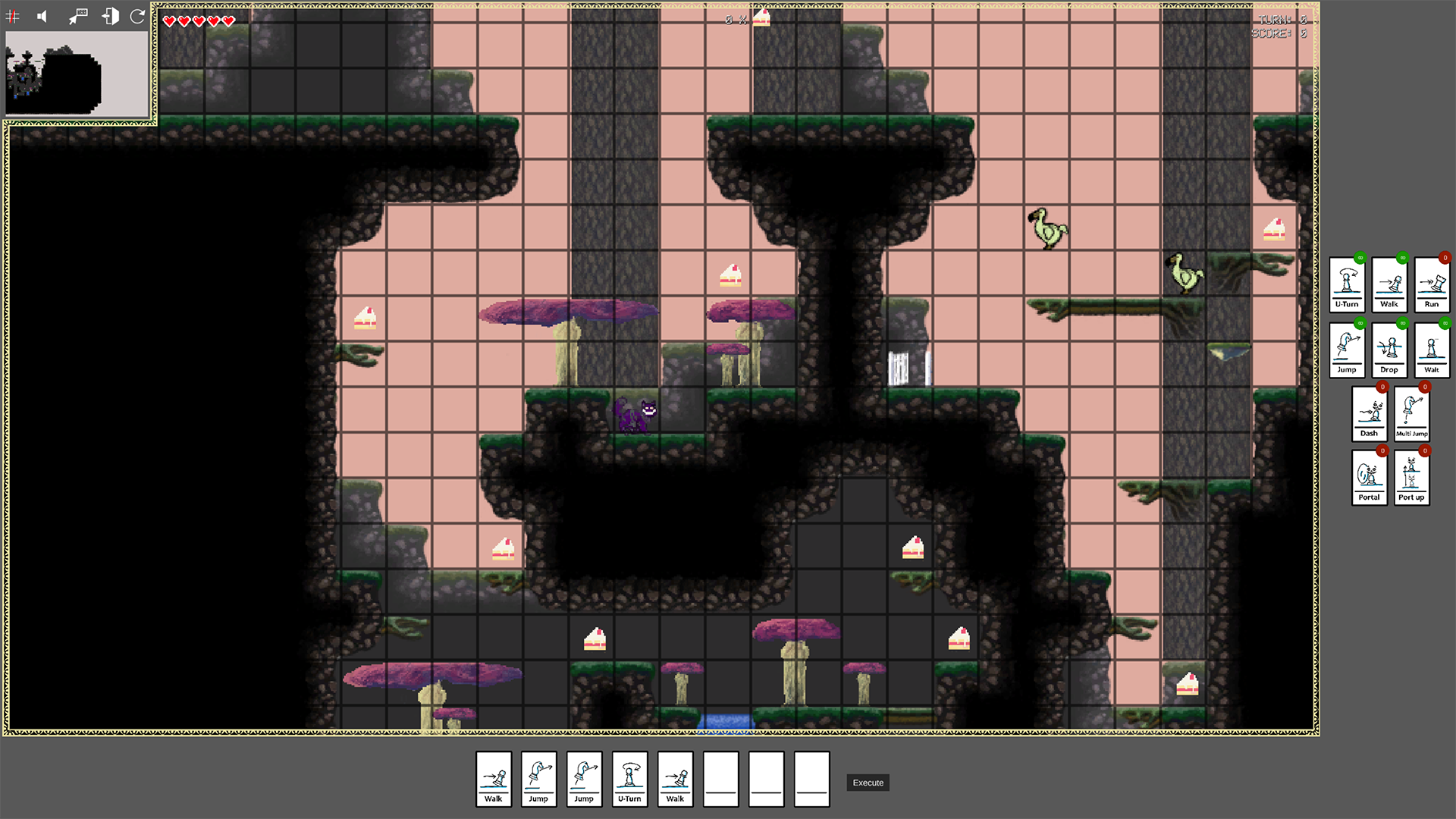Select the Walk card from the card palette
Screen dimensions: 1456x819
pos(1389,284)
